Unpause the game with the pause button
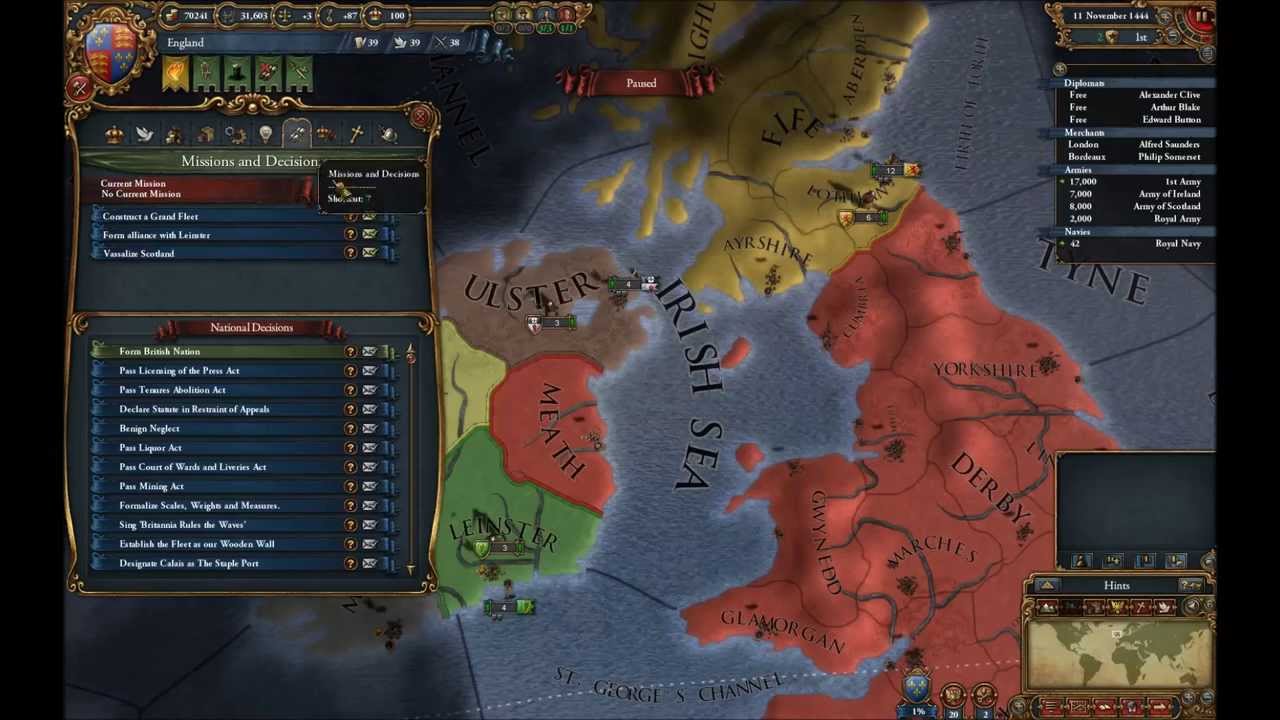Viewport: 1280px width, 720px height. (1202, 15)
